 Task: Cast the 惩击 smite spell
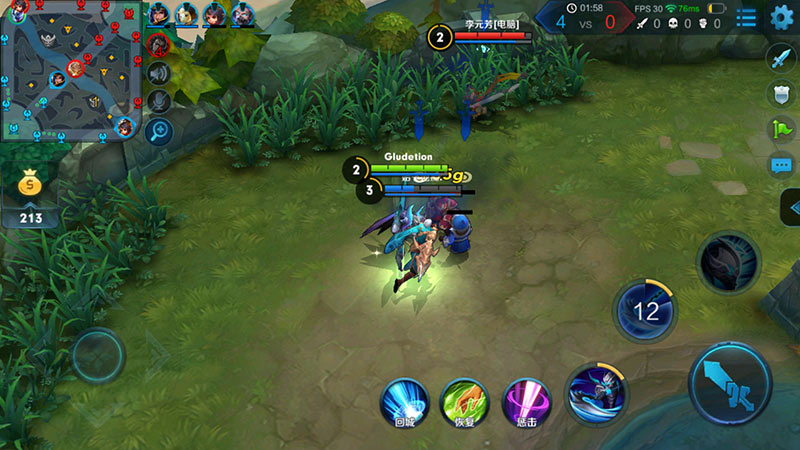[526, 402]
